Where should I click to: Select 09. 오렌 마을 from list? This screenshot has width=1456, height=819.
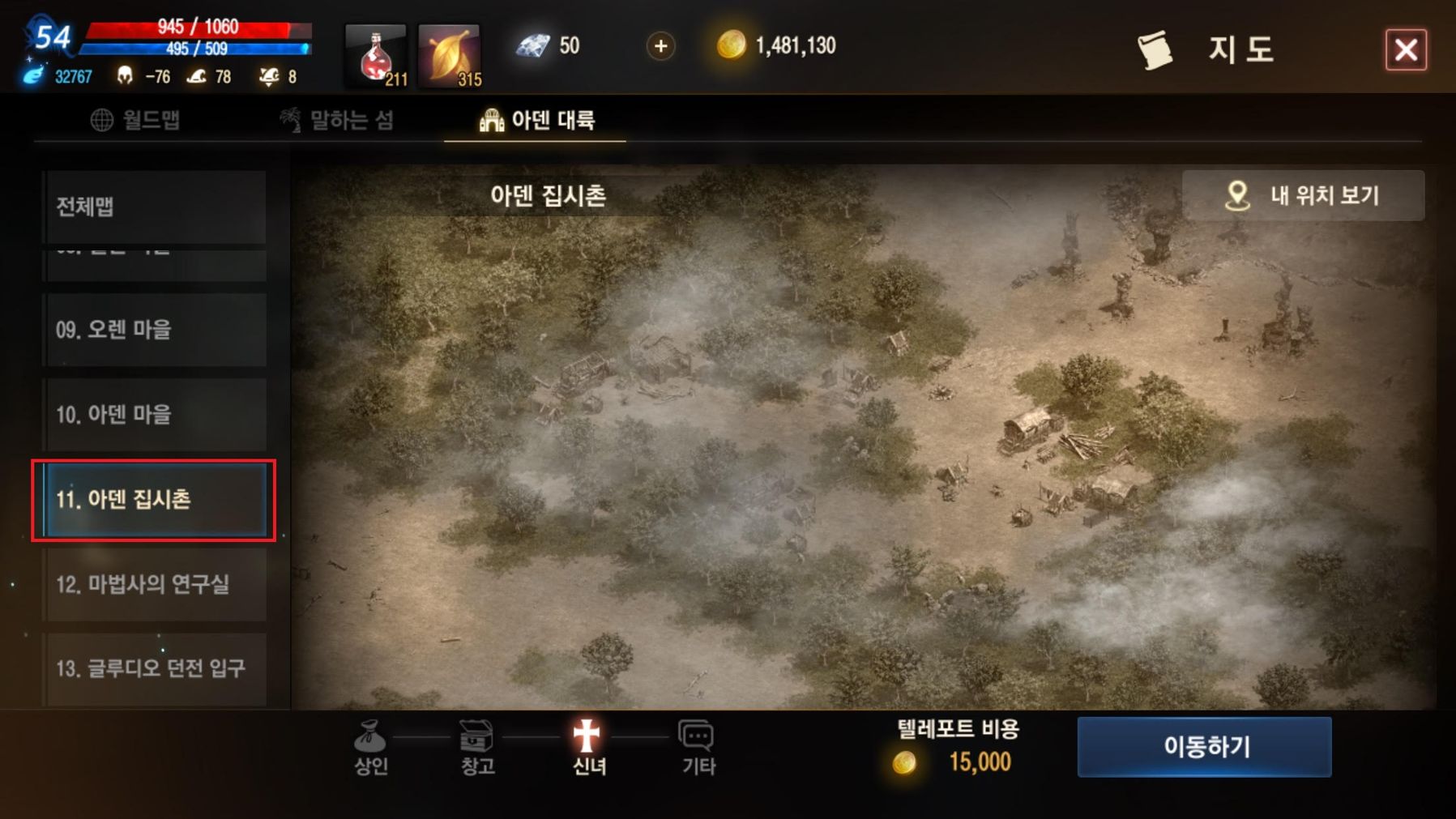155,330
